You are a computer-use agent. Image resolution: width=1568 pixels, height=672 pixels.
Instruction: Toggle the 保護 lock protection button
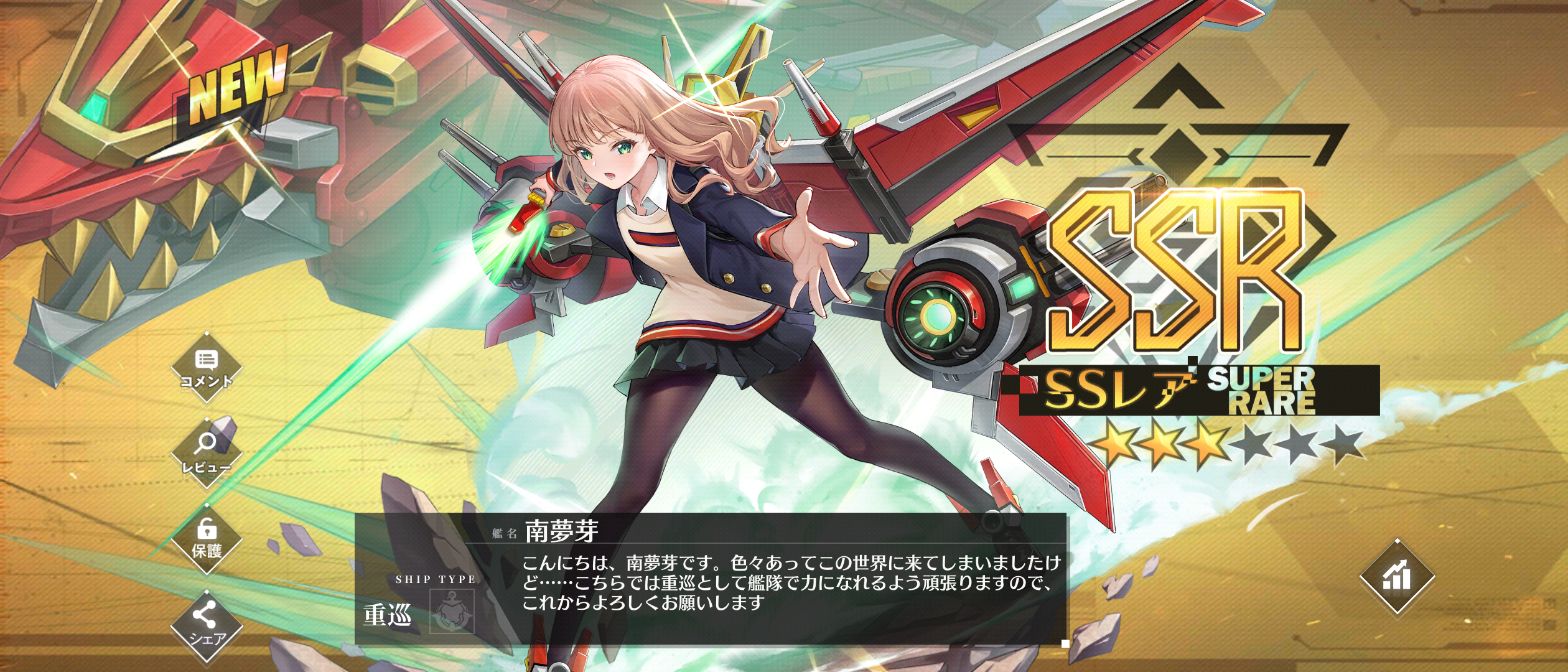click(x=207, y=539)
